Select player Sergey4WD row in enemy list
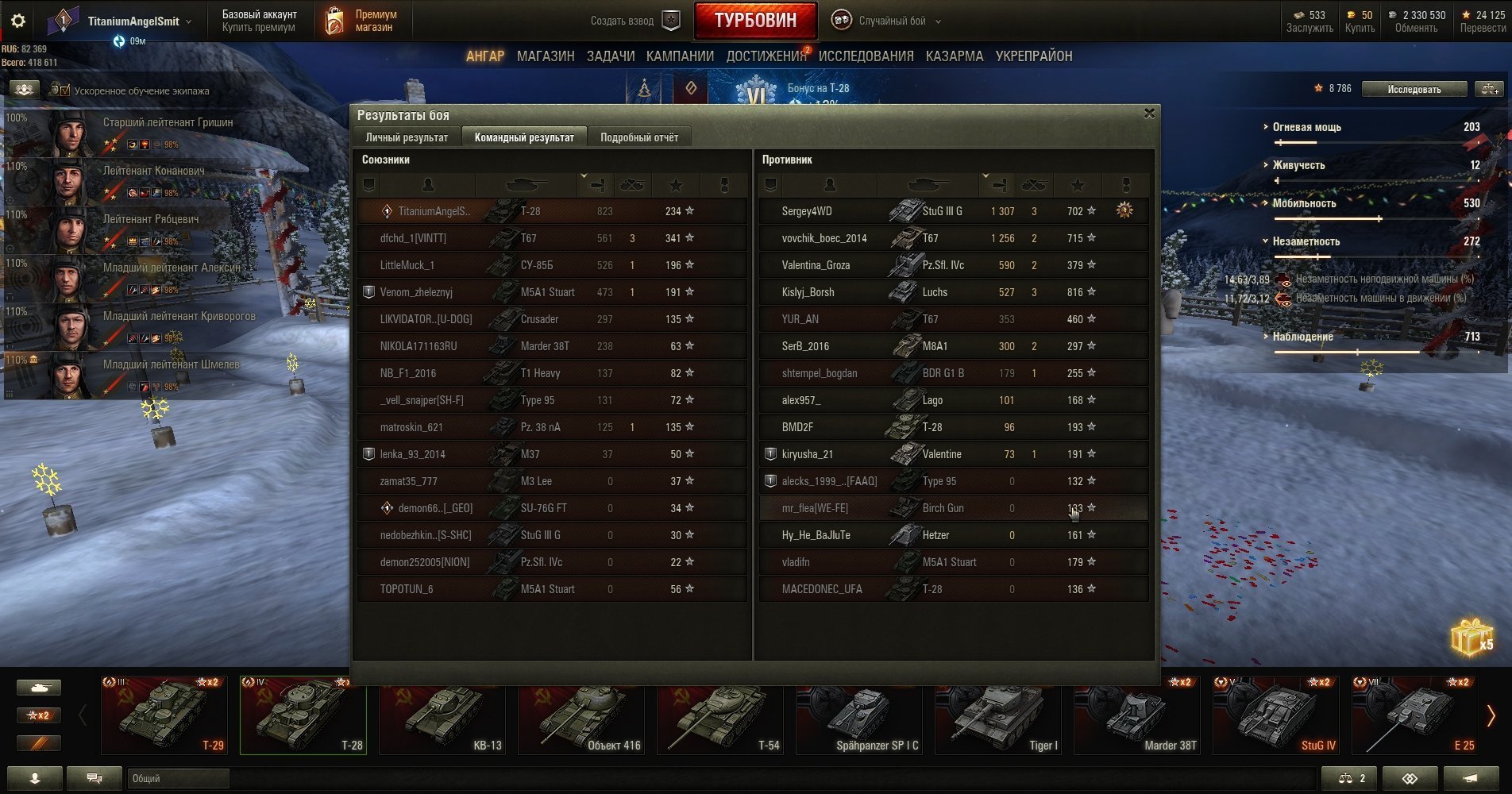This screenshot has width=1512, height=794. pos(953,211)
